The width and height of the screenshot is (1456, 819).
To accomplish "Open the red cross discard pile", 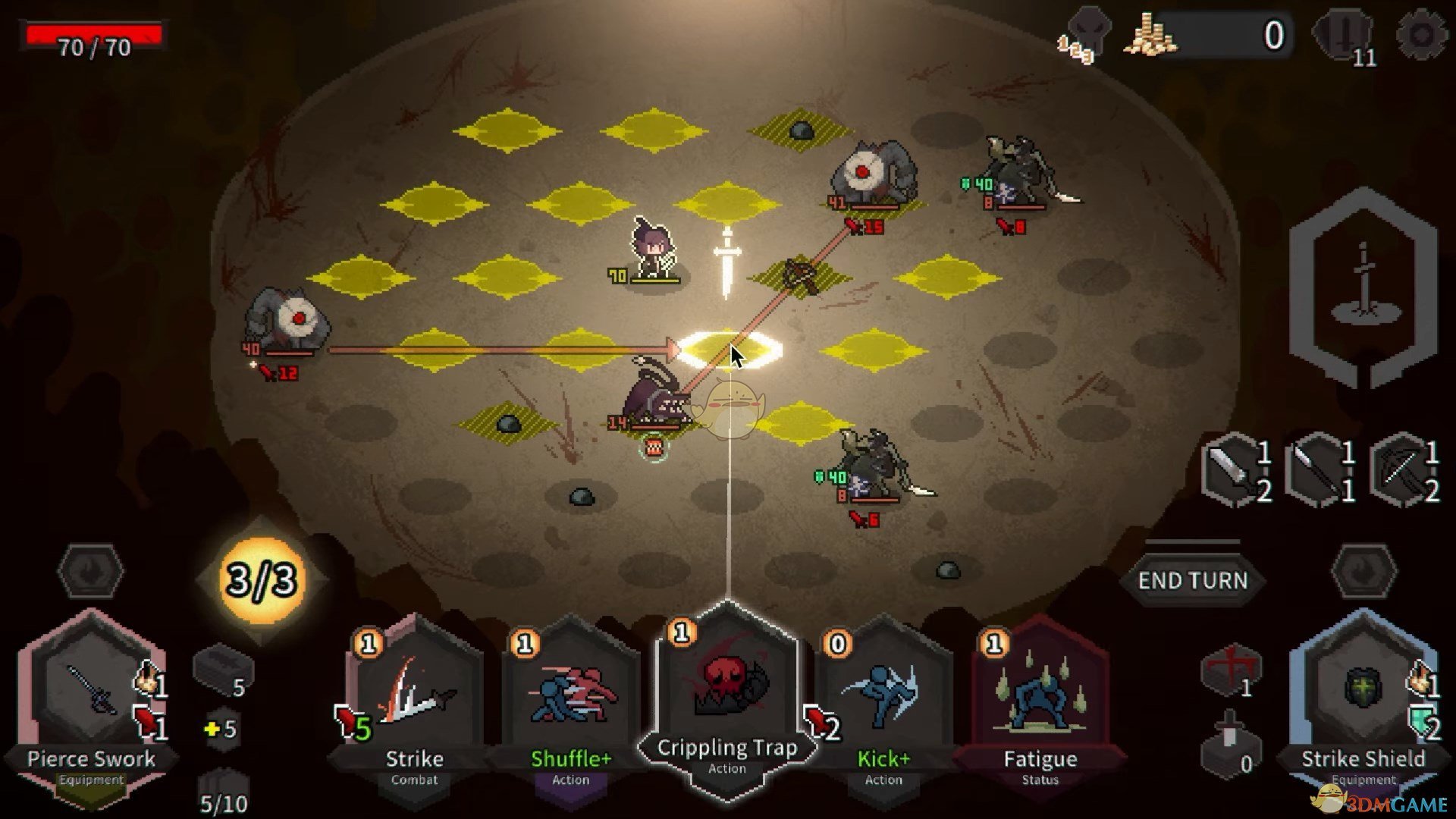I will [1231, 670].
